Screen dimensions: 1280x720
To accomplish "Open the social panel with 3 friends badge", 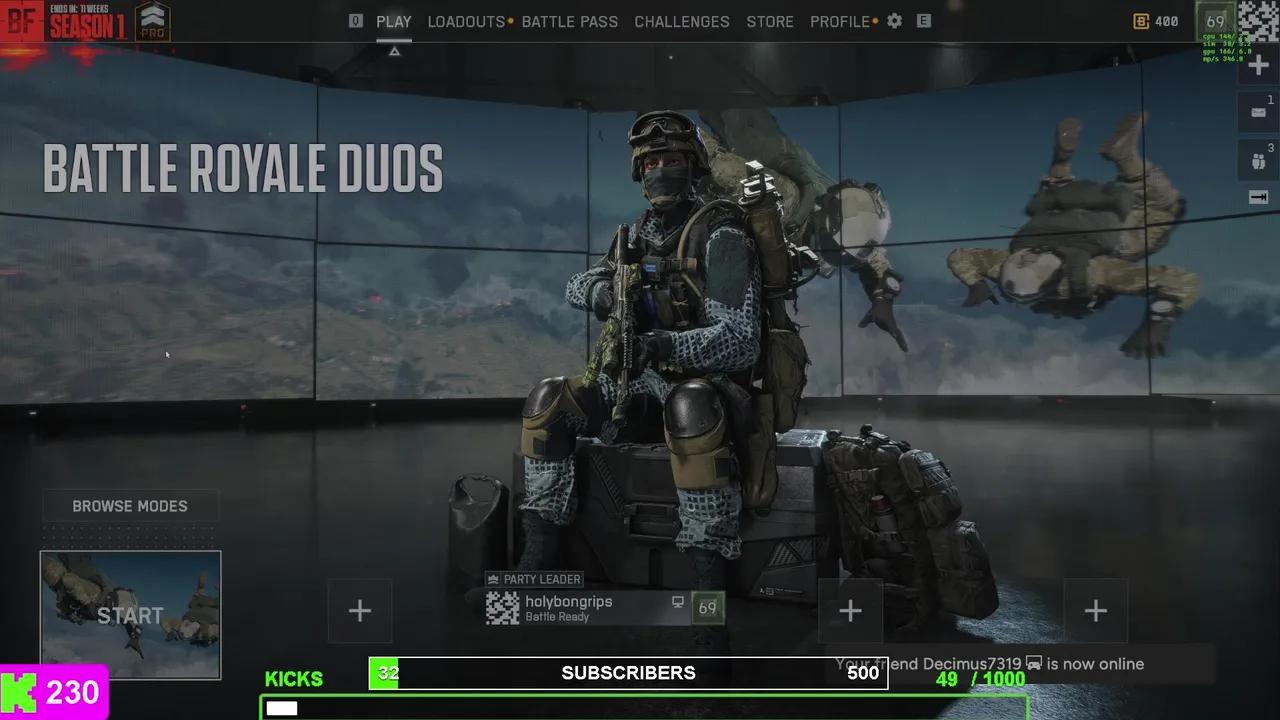I will click(x=1257, y=160).
